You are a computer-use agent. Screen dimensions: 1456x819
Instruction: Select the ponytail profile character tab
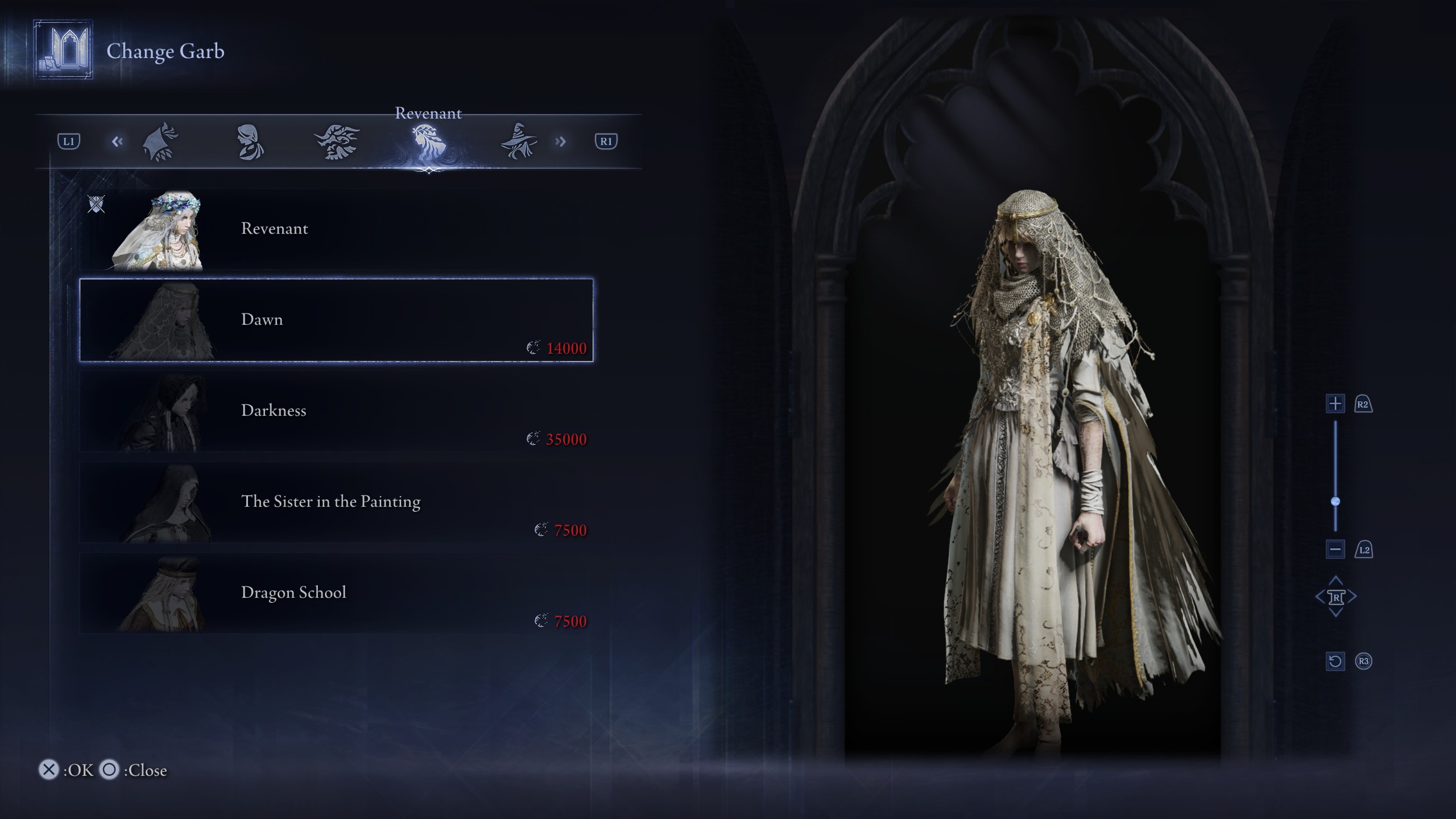tap(249, 142)
